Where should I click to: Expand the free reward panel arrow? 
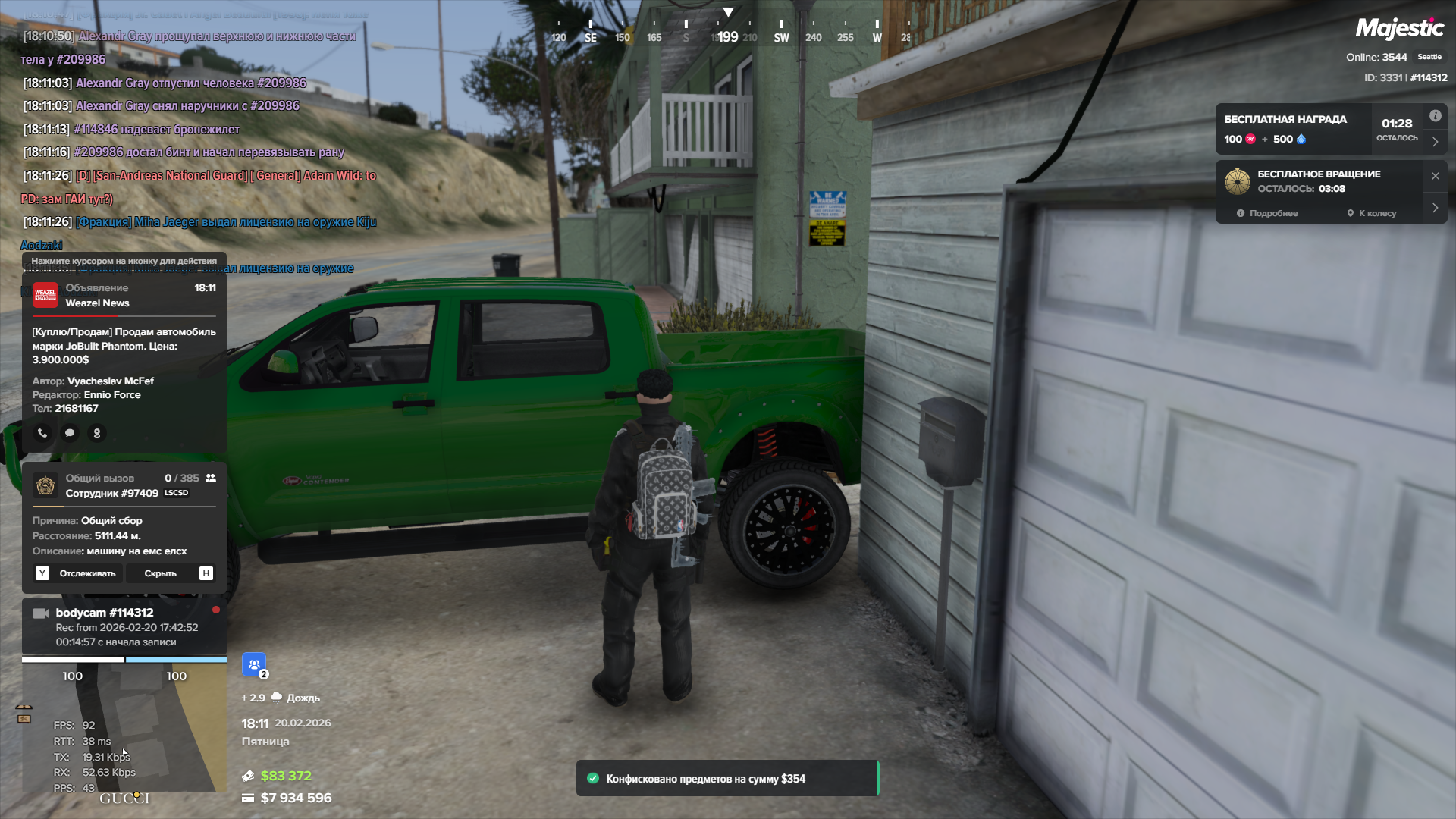[1435, 142]
